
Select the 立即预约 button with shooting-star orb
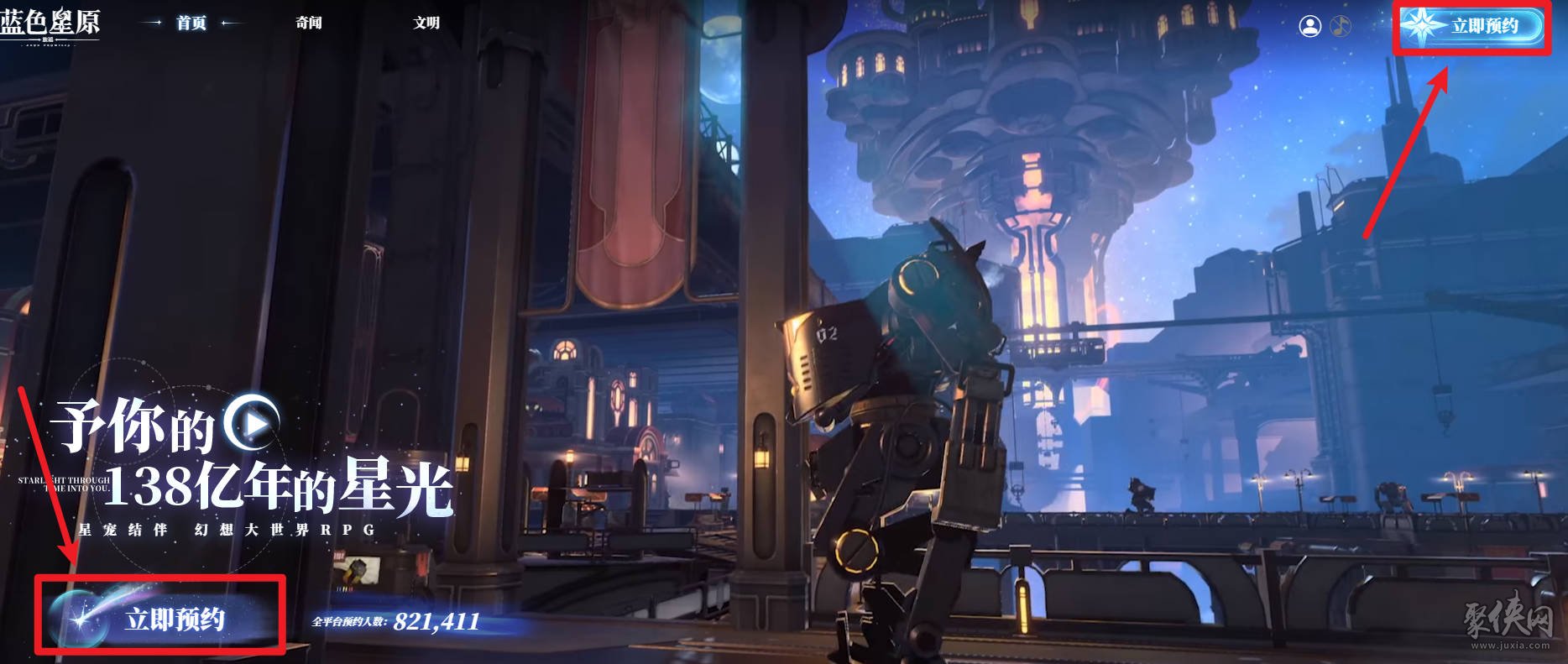(x=159, y=619)
